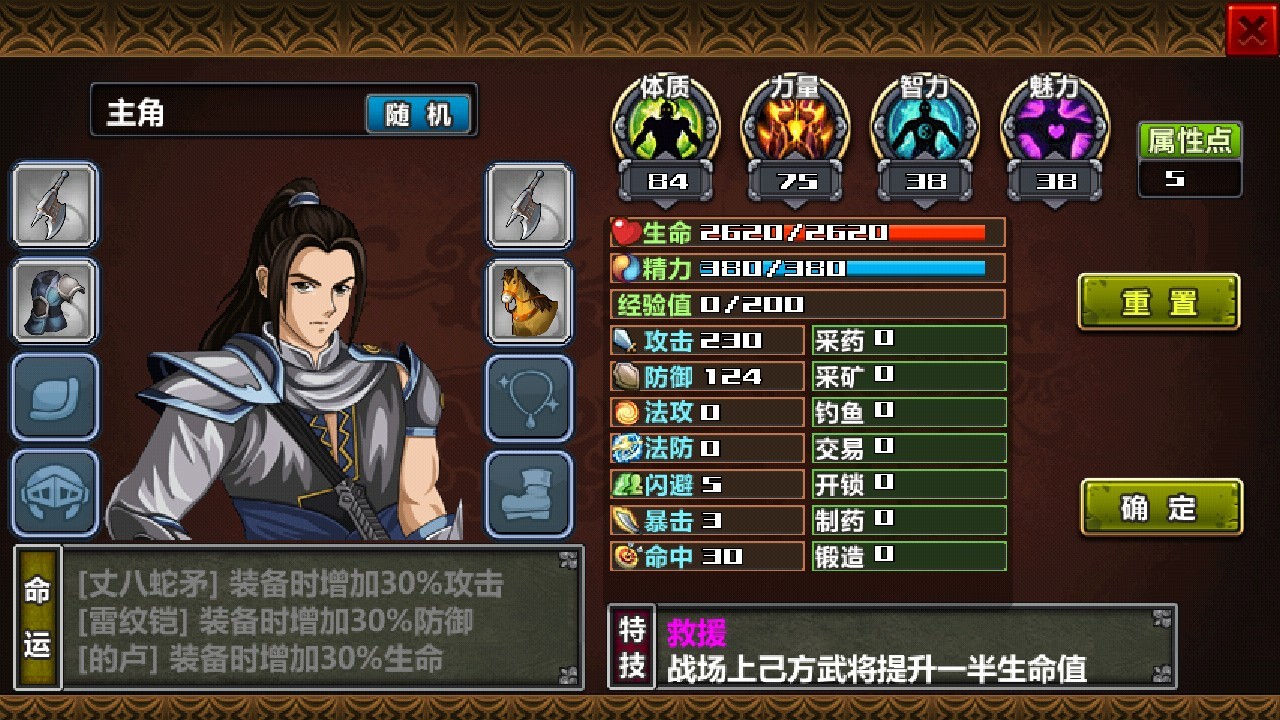The height and width of the screenshot is (720, 1280).
Task: Select the empty boots equipment slot
Action: 530,490
